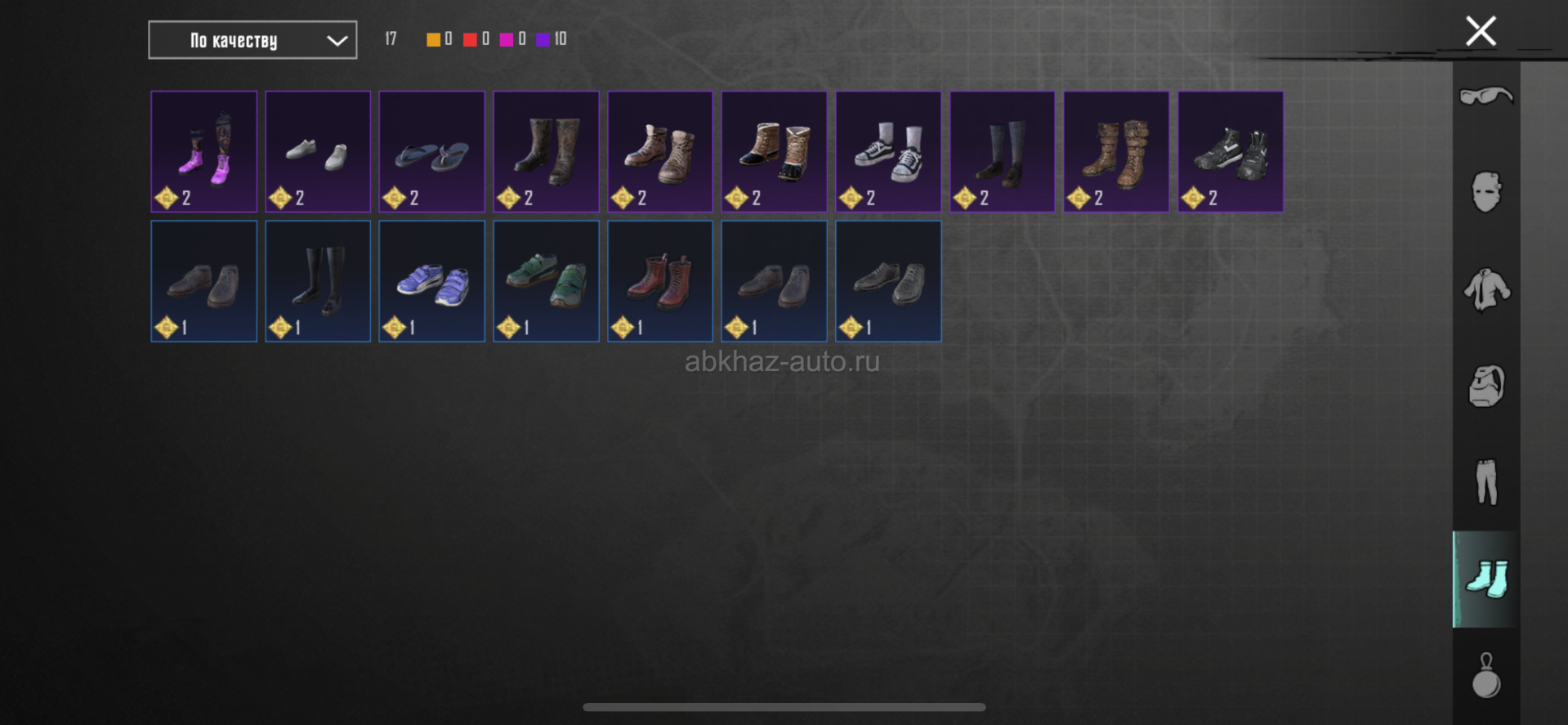Viewport: 1568px width, 725px height.
Task: Select the pink boots with tattooed legs
Action: [204, 151]
